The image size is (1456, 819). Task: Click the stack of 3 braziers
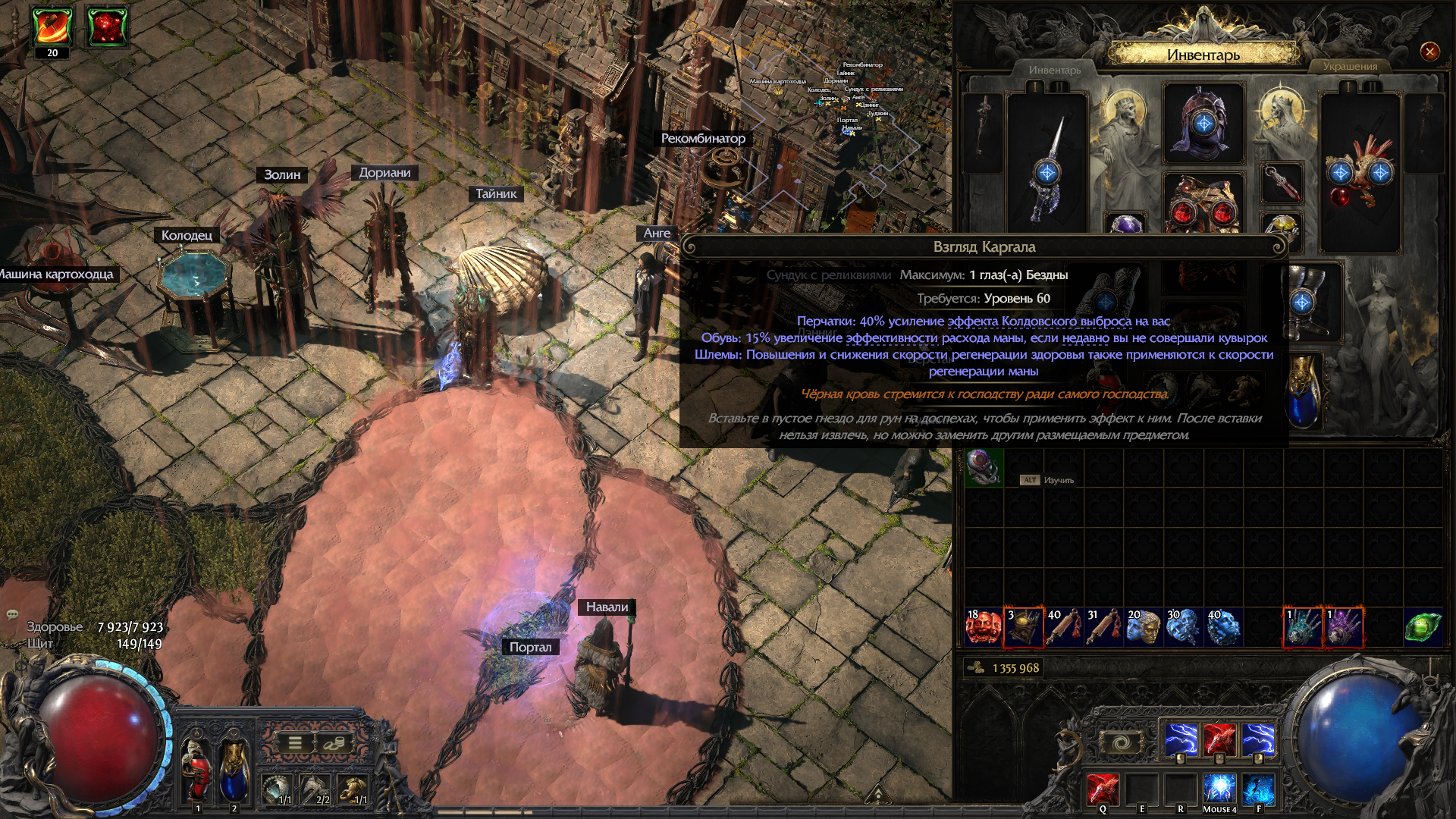(x=1023, y=627)
